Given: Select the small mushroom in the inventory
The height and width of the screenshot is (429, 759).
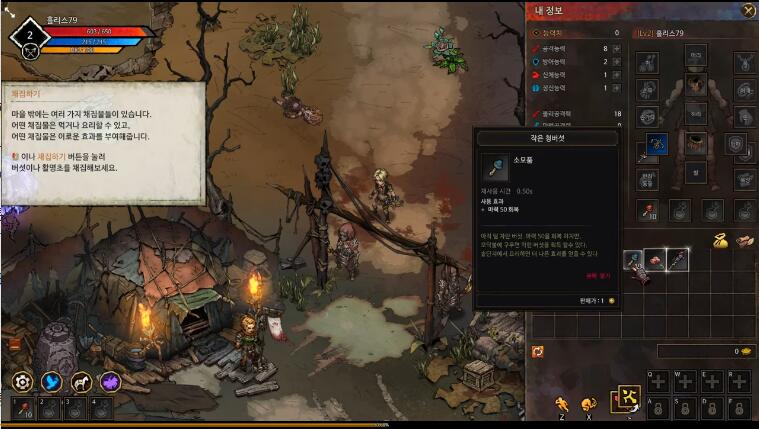Looking at the screenshot, I should coord(633,260).
